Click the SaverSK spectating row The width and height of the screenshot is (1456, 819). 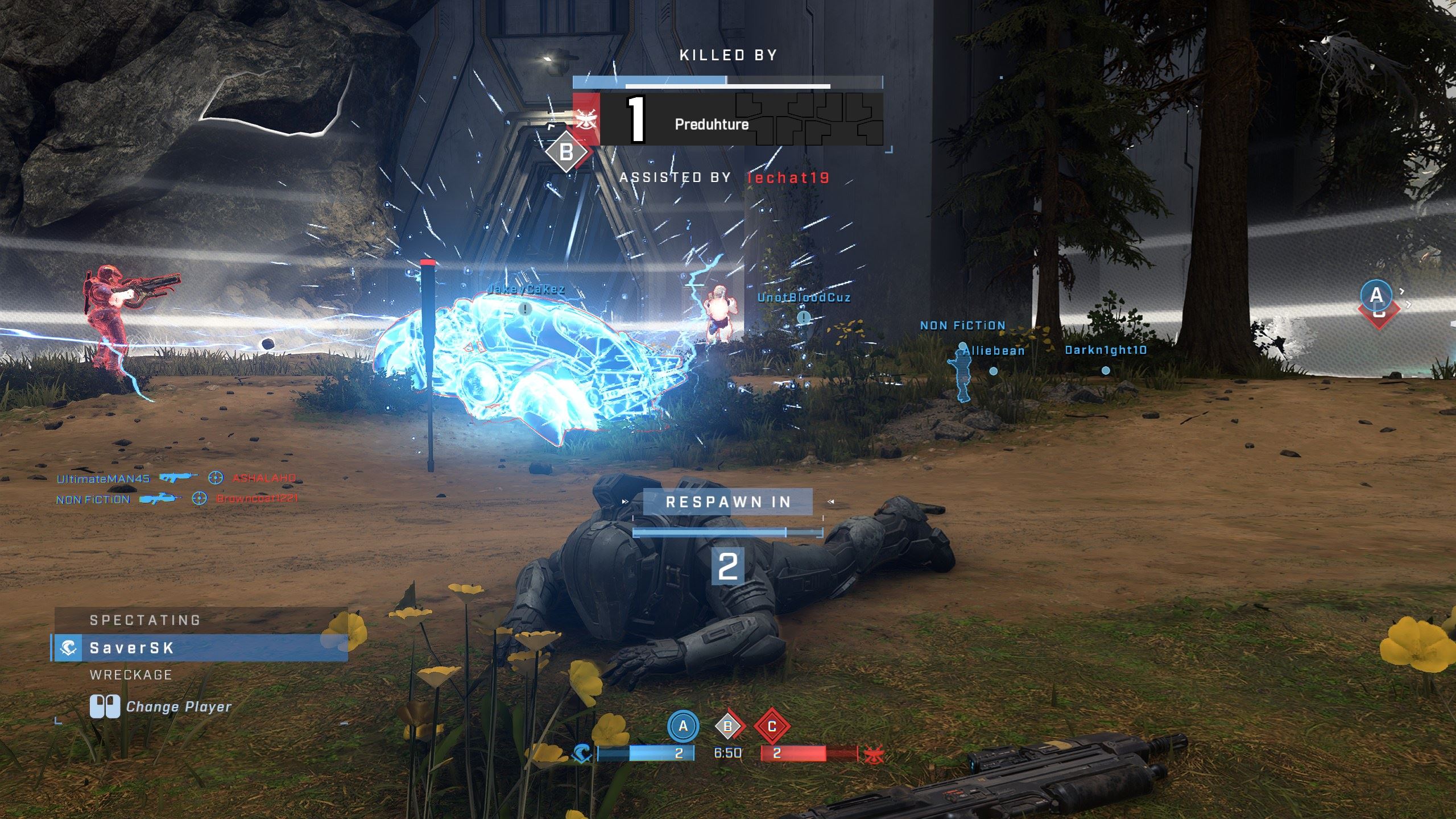click(x=200, y=648)
